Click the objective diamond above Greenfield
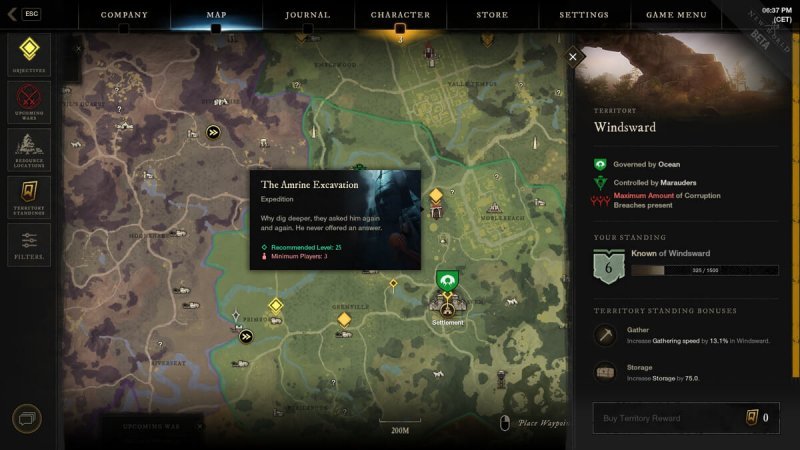The height and width of the screenshot is (450, 800). (344, 319)
